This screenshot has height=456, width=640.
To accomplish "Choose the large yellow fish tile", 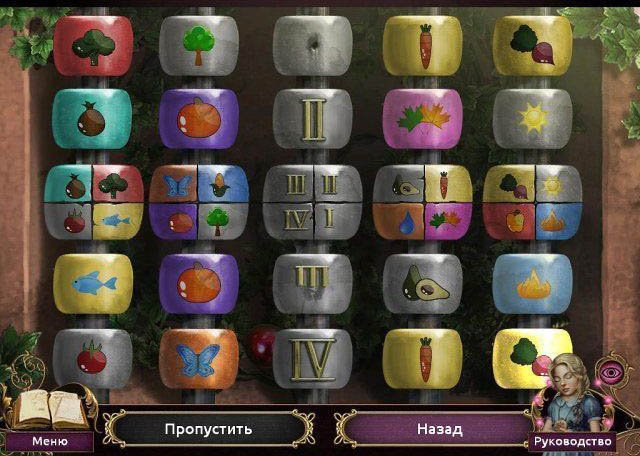I will (92, 281).
